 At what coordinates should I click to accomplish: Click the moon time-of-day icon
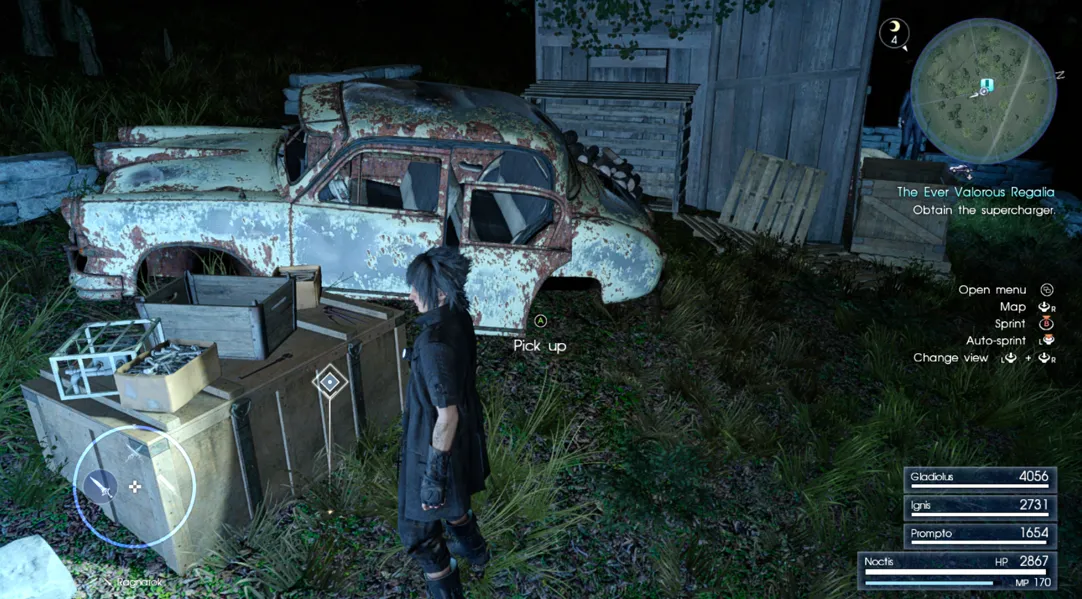tap(893, 33)
